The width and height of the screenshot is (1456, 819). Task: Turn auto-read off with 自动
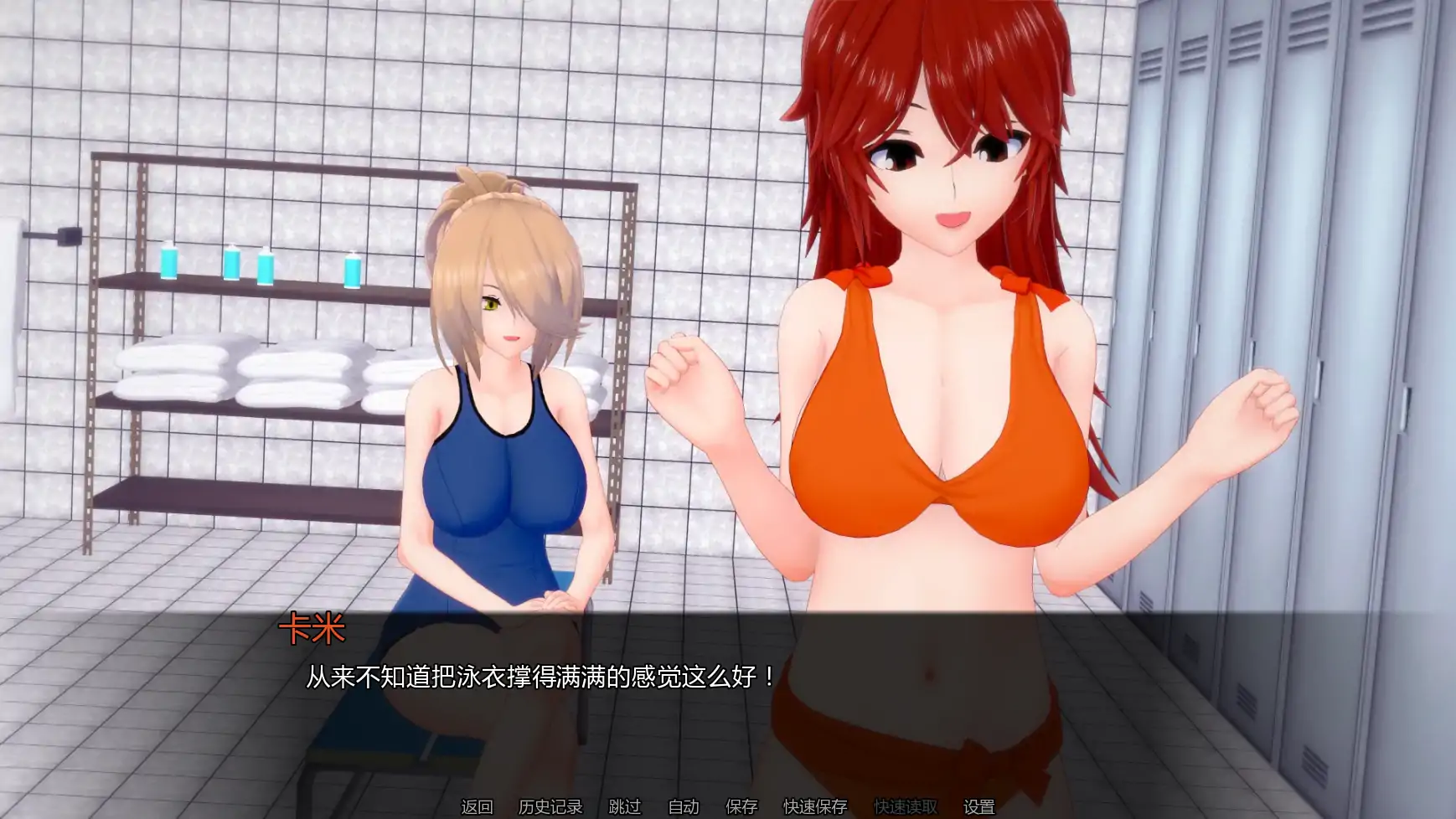[682, 804]
